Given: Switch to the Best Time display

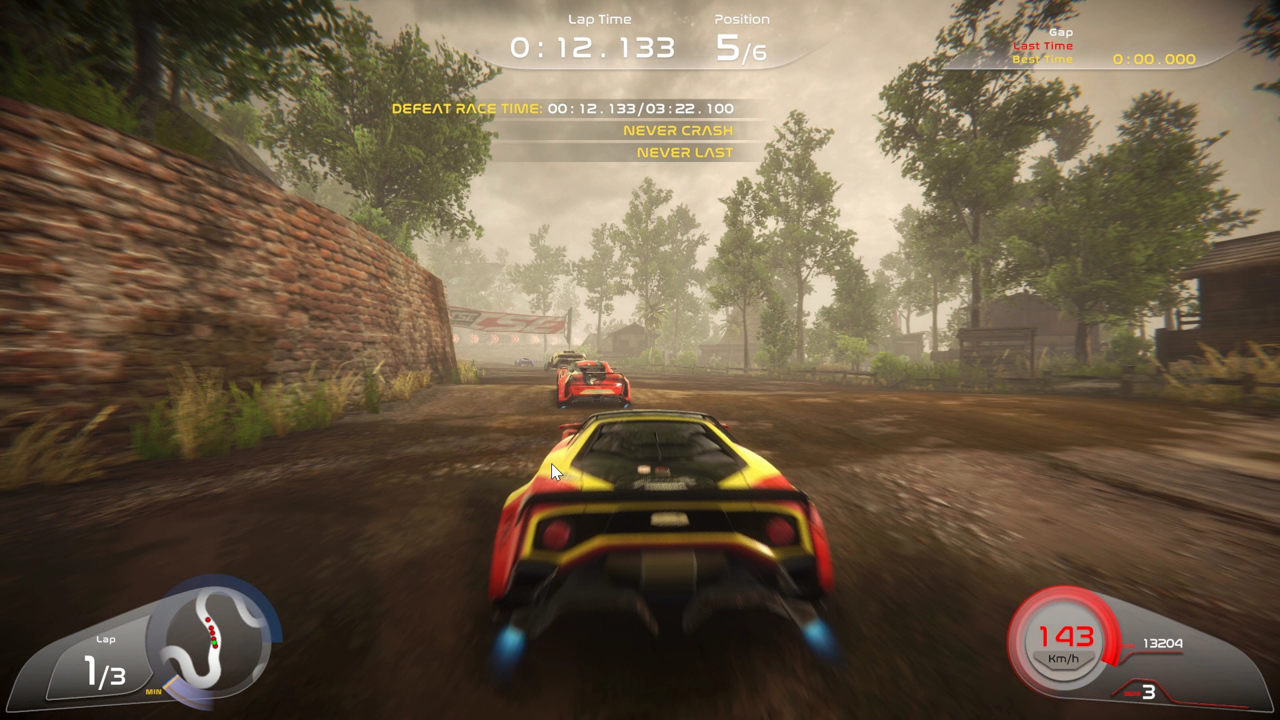Looking at the screenshot, I should (x=1043, y=58).
